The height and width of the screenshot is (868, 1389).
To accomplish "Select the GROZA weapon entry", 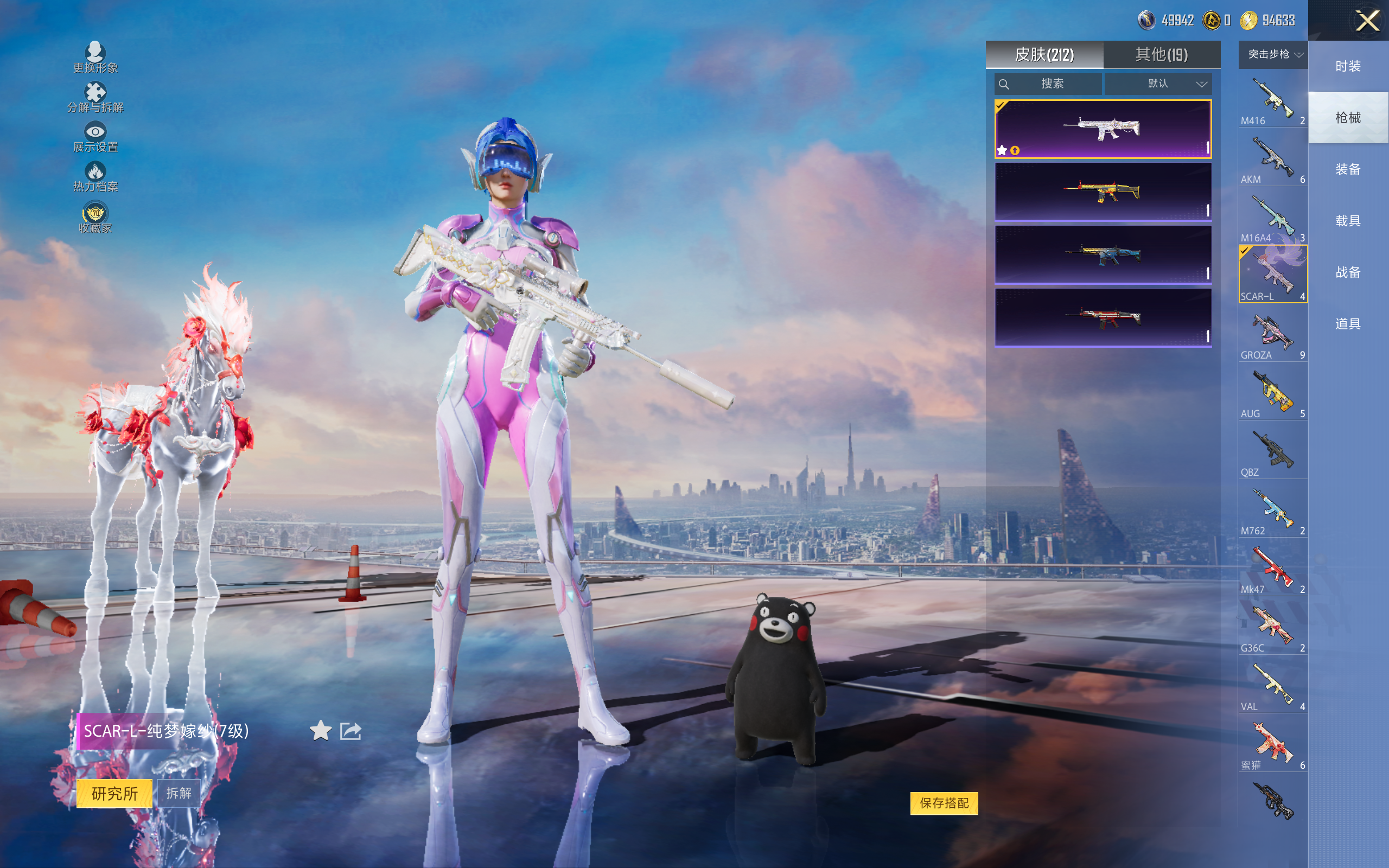I will coord(1272,335).
